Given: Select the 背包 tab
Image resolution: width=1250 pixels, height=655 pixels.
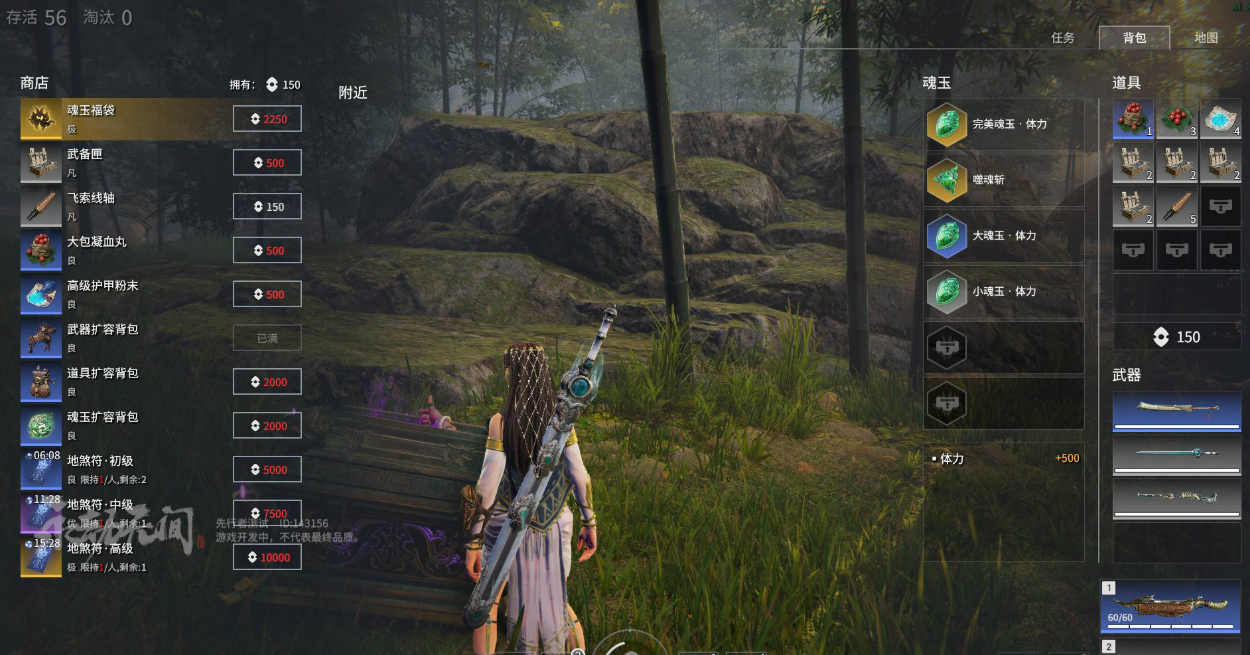Looking at the screenshot, I should [1134, 38].
